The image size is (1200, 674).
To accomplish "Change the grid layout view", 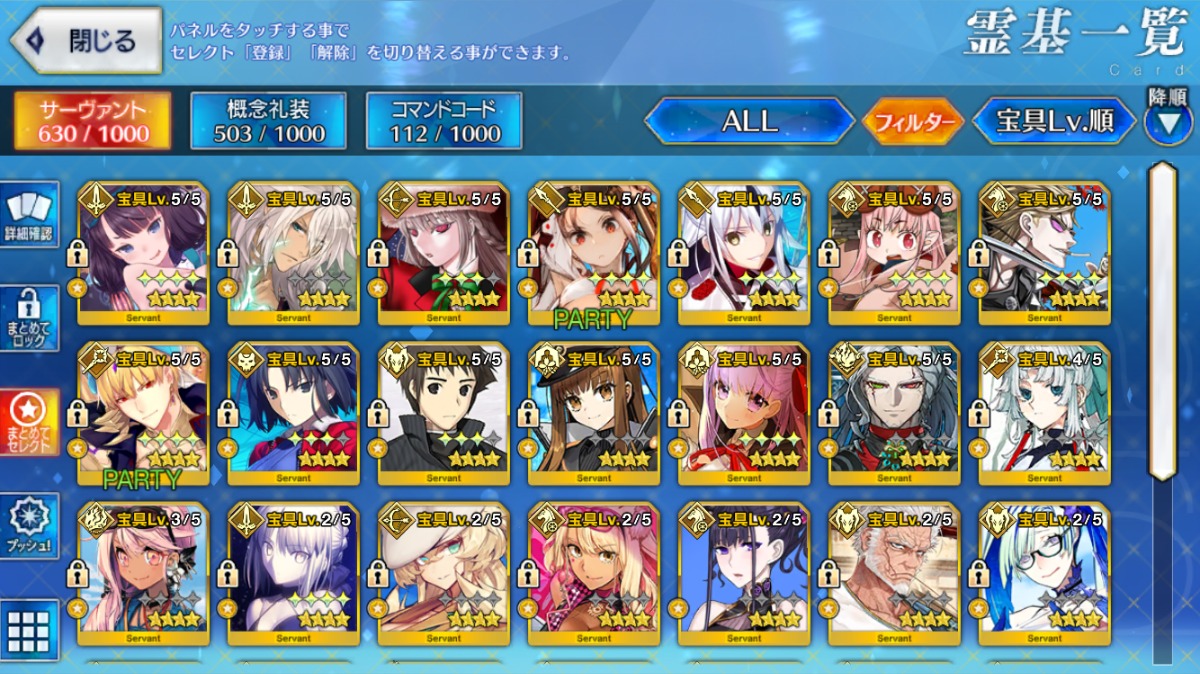I will point(30,632).
